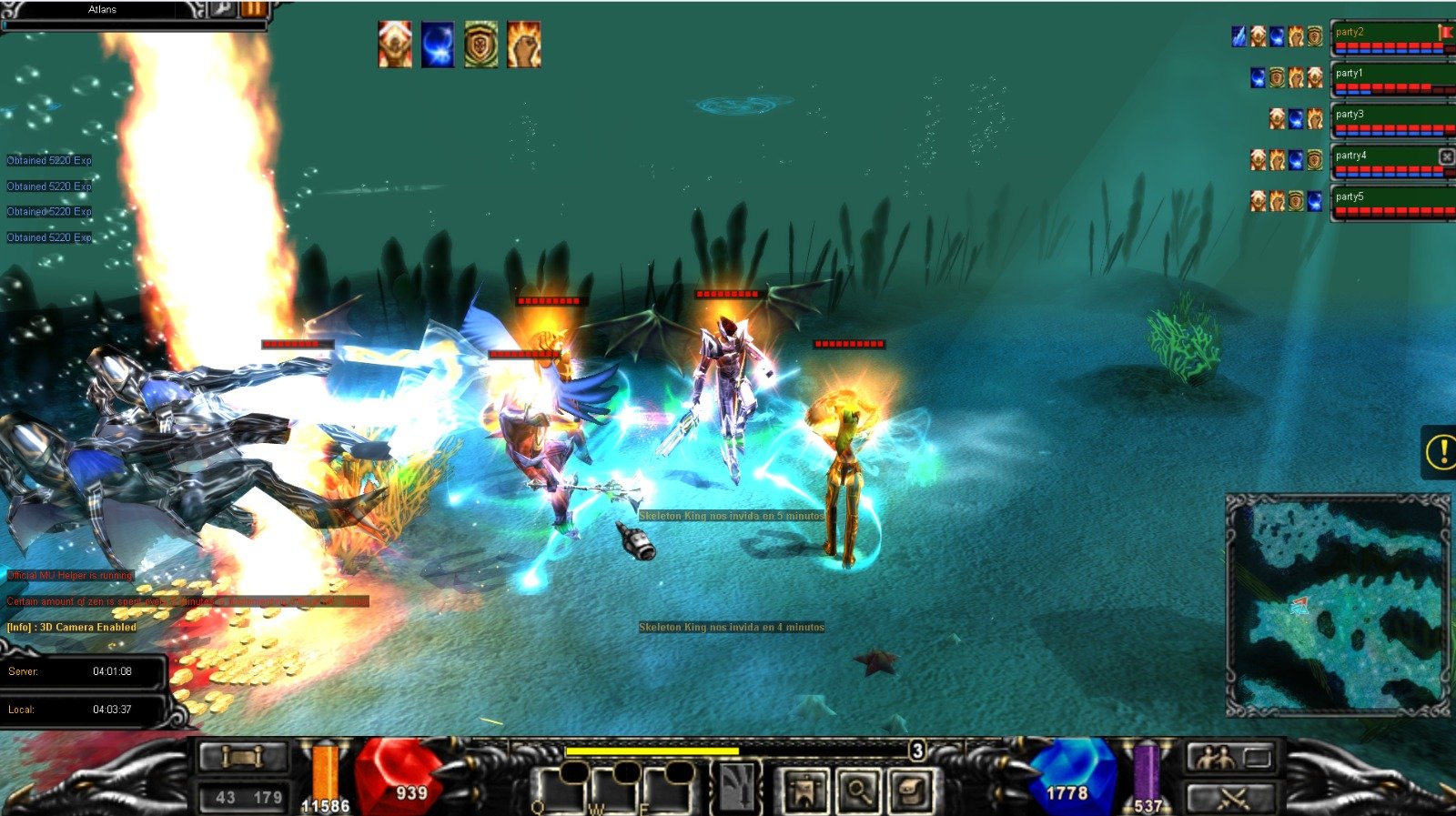Pause the MU Helper with the orange button
Viewport: 1456px width, 816px height.
pos(254,9)
